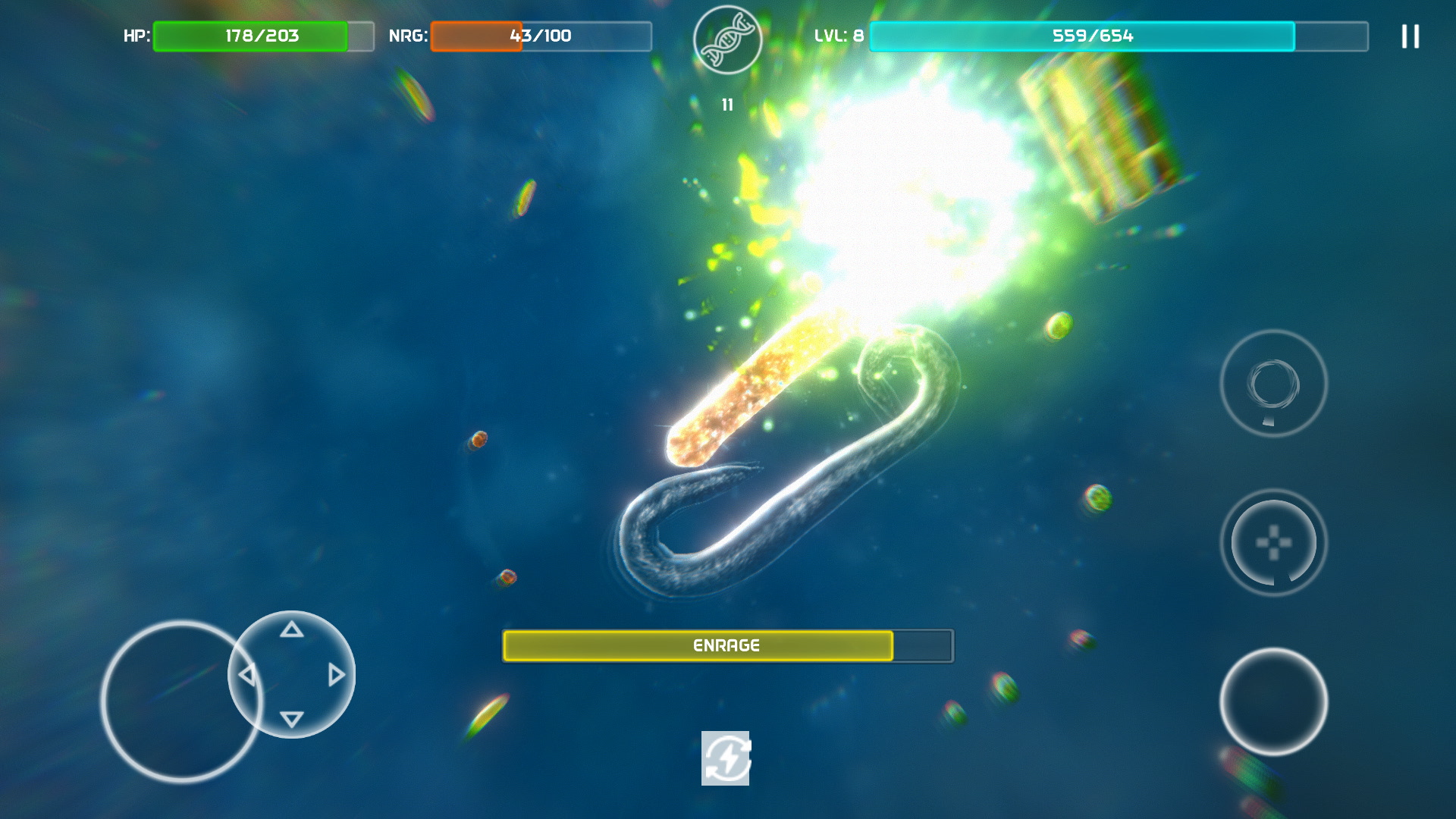1456x819 pixels.
Task: Tap the orange NRG bar showing 43/100
Action: point(475,35)
